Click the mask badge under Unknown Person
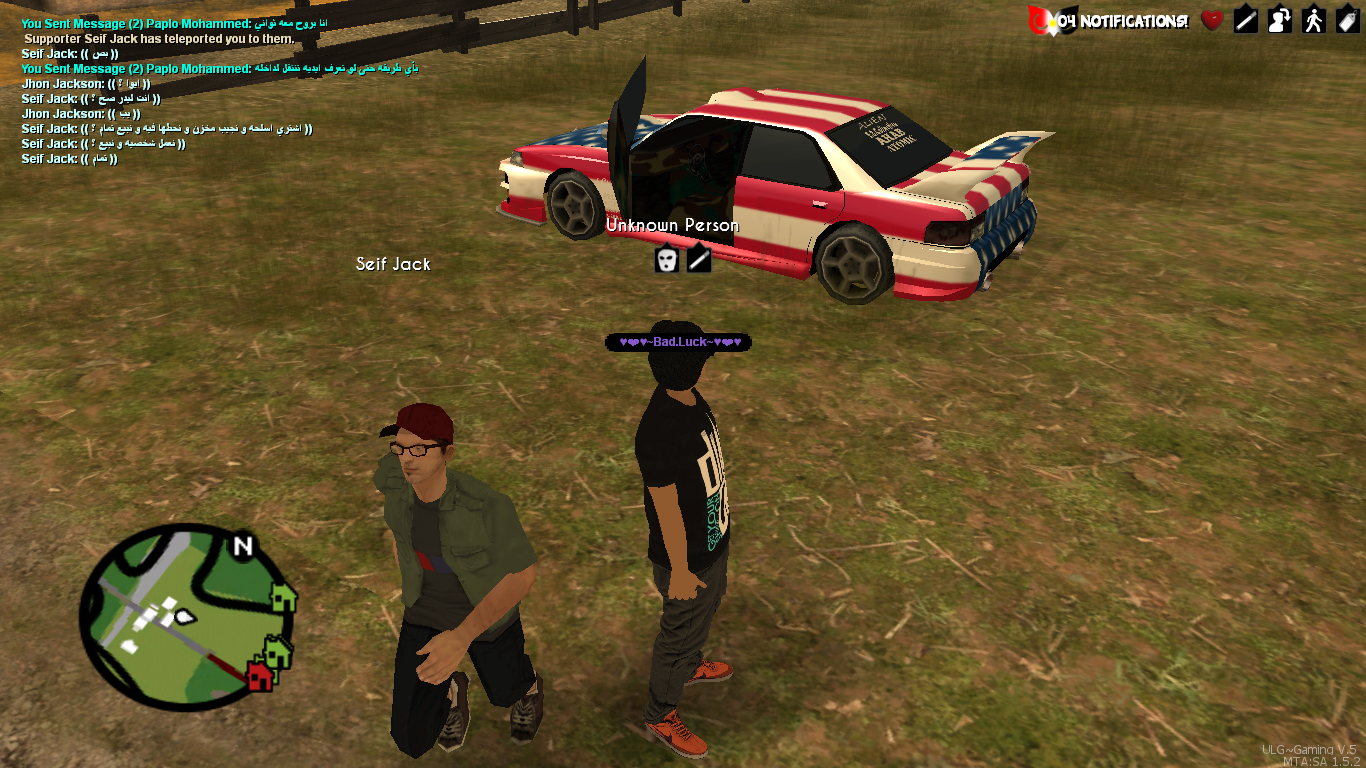The height and width of the screenshot is (768, 1366). click(x=667, y=260)
